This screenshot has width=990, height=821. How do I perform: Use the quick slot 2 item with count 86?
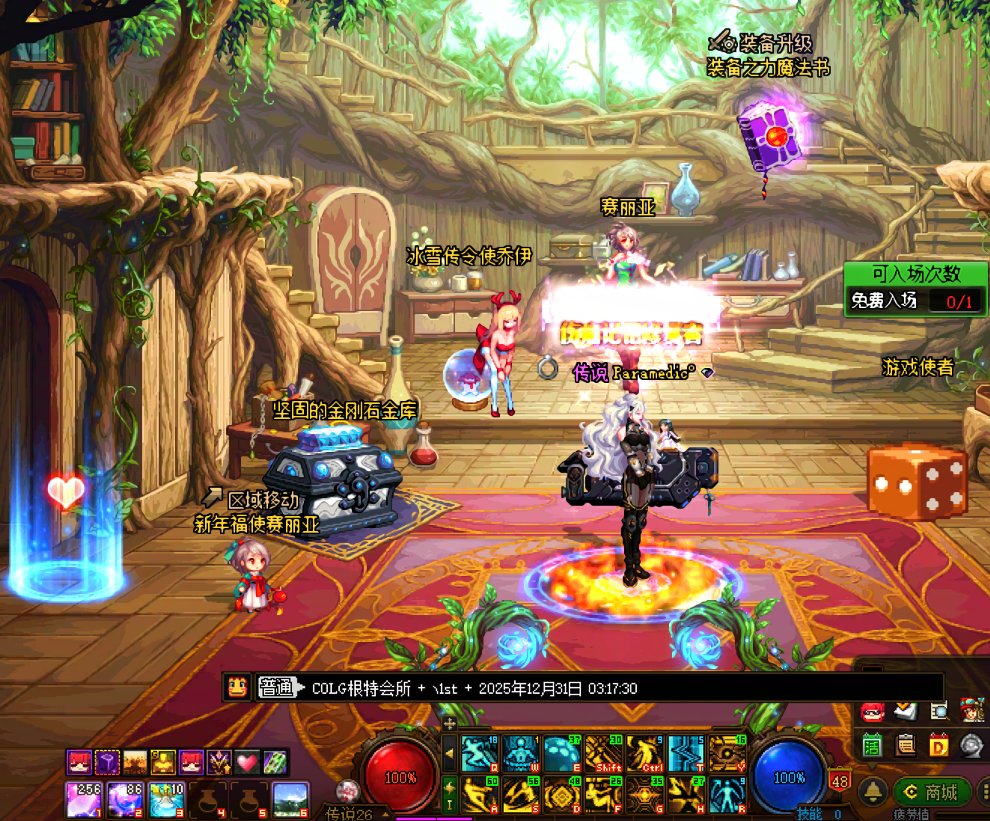[x=124, y=799]
